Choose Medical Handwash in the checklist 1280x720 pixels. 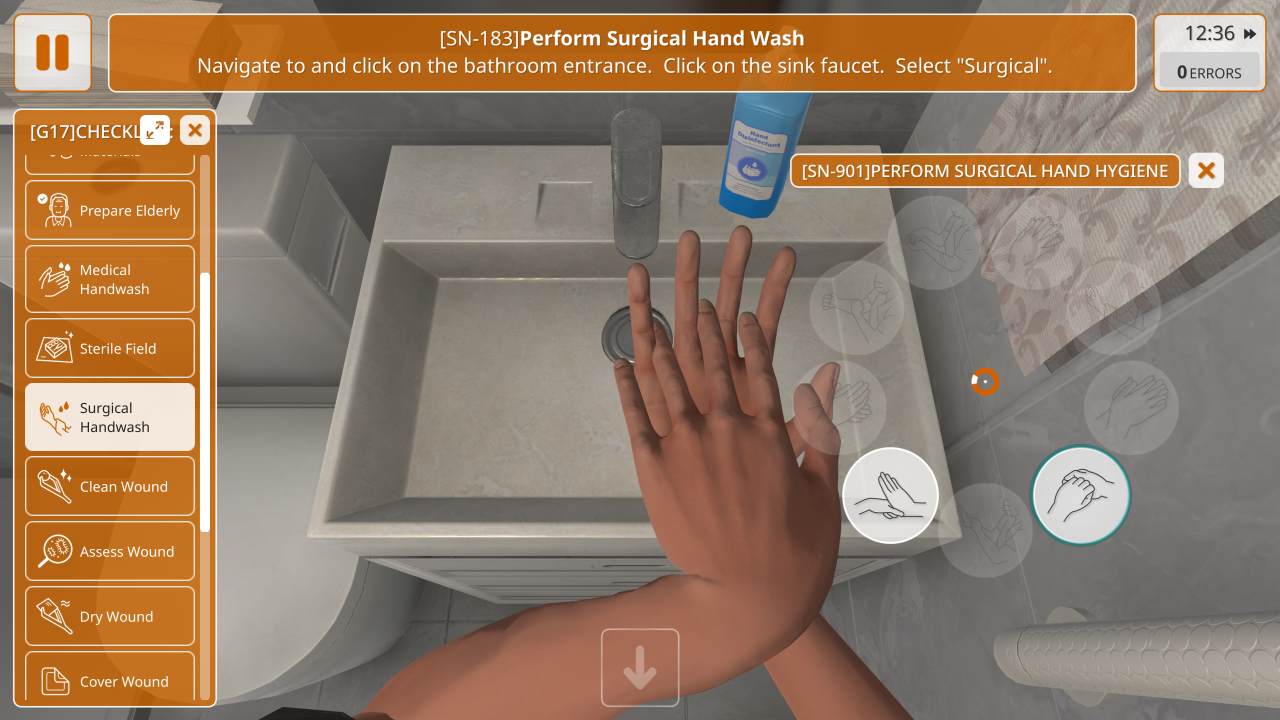pos(110,279)
